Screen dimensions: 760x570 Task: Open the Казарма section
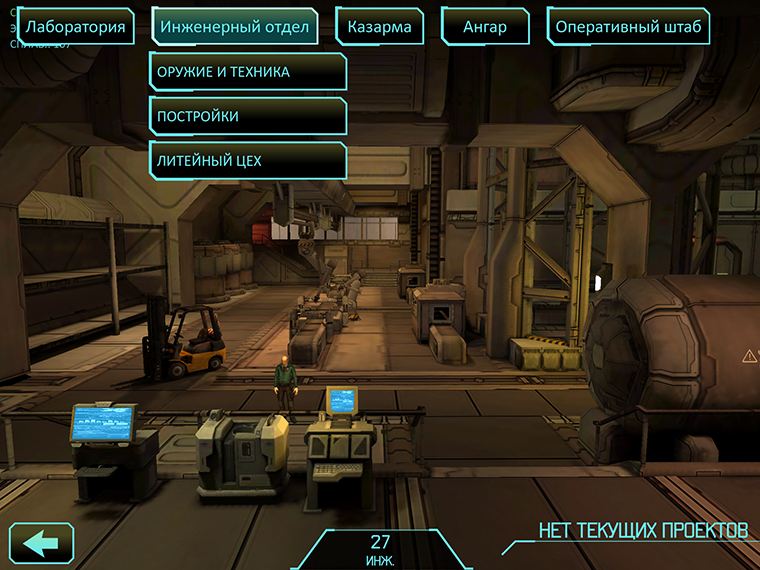coord(380,27)
